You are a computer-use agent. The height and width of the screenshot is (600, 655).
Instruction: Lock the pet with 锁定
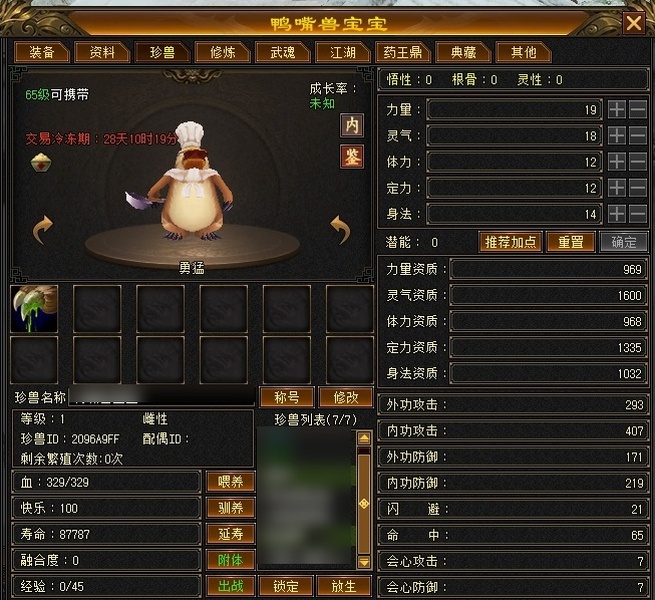pyautogui.click(x=286, y=586)
